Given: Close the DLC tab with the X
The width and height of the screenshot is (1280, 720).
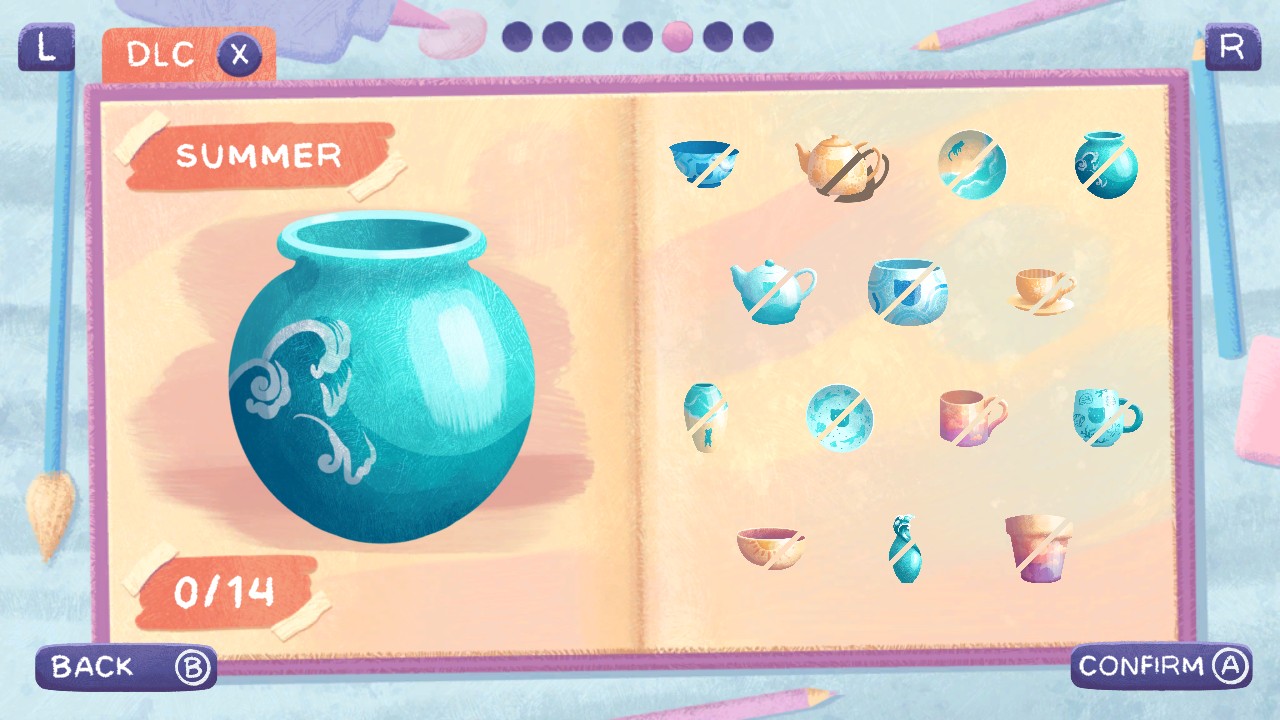Looking at the screenshot, I should click(239, 55).
